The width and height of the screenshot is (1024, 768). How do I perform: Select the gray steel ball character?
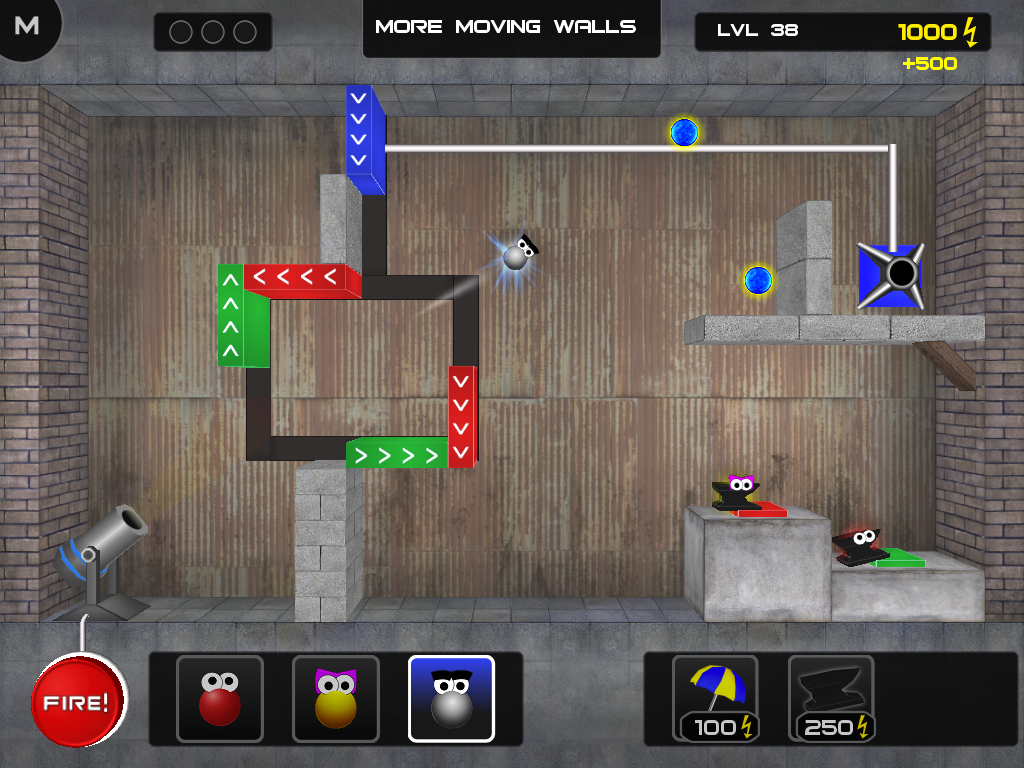click(x=451, y=698)
